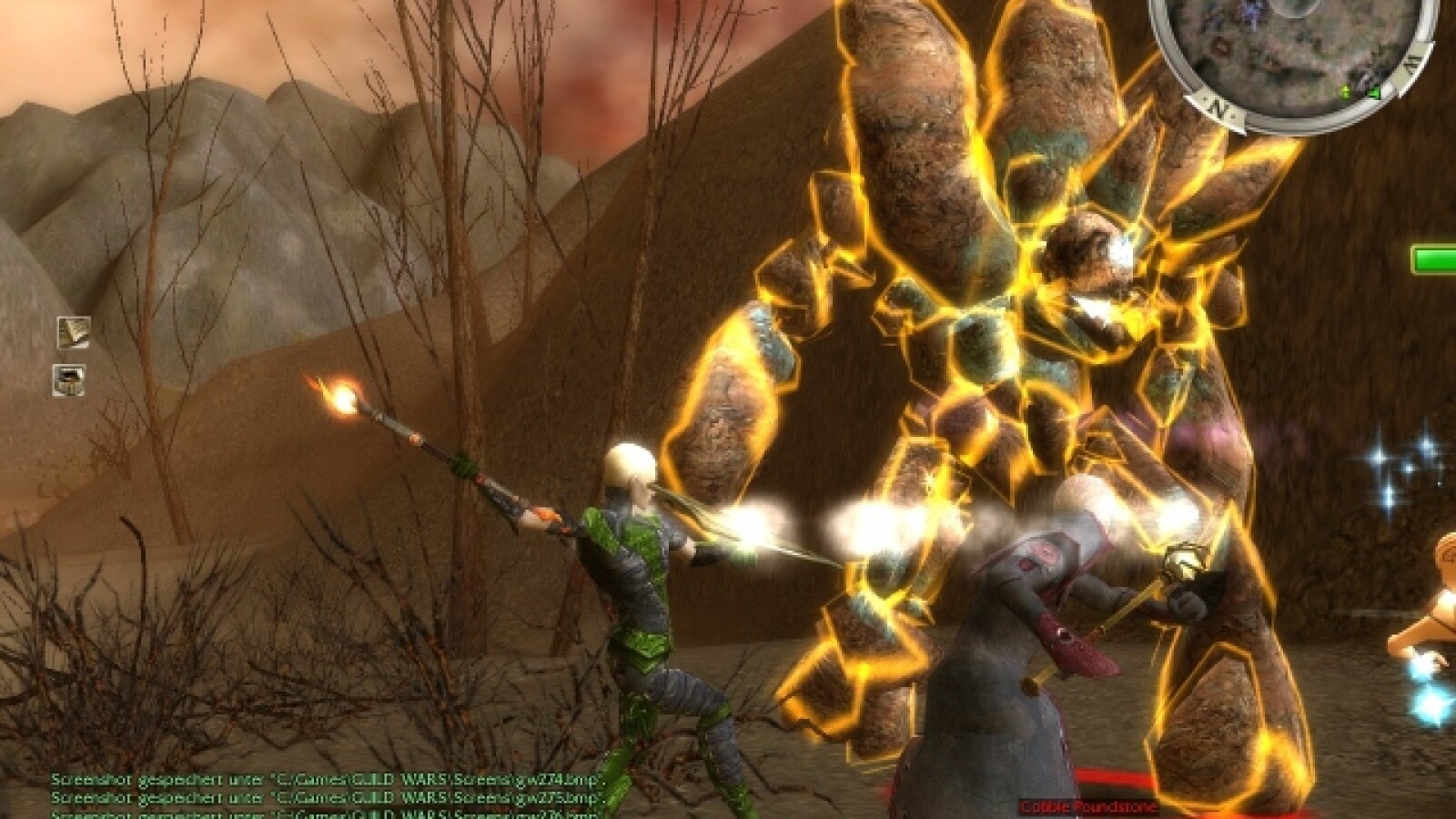Click the green plus icon on the minimap
1456x819 pixels.
click(x=1345, y=92)
